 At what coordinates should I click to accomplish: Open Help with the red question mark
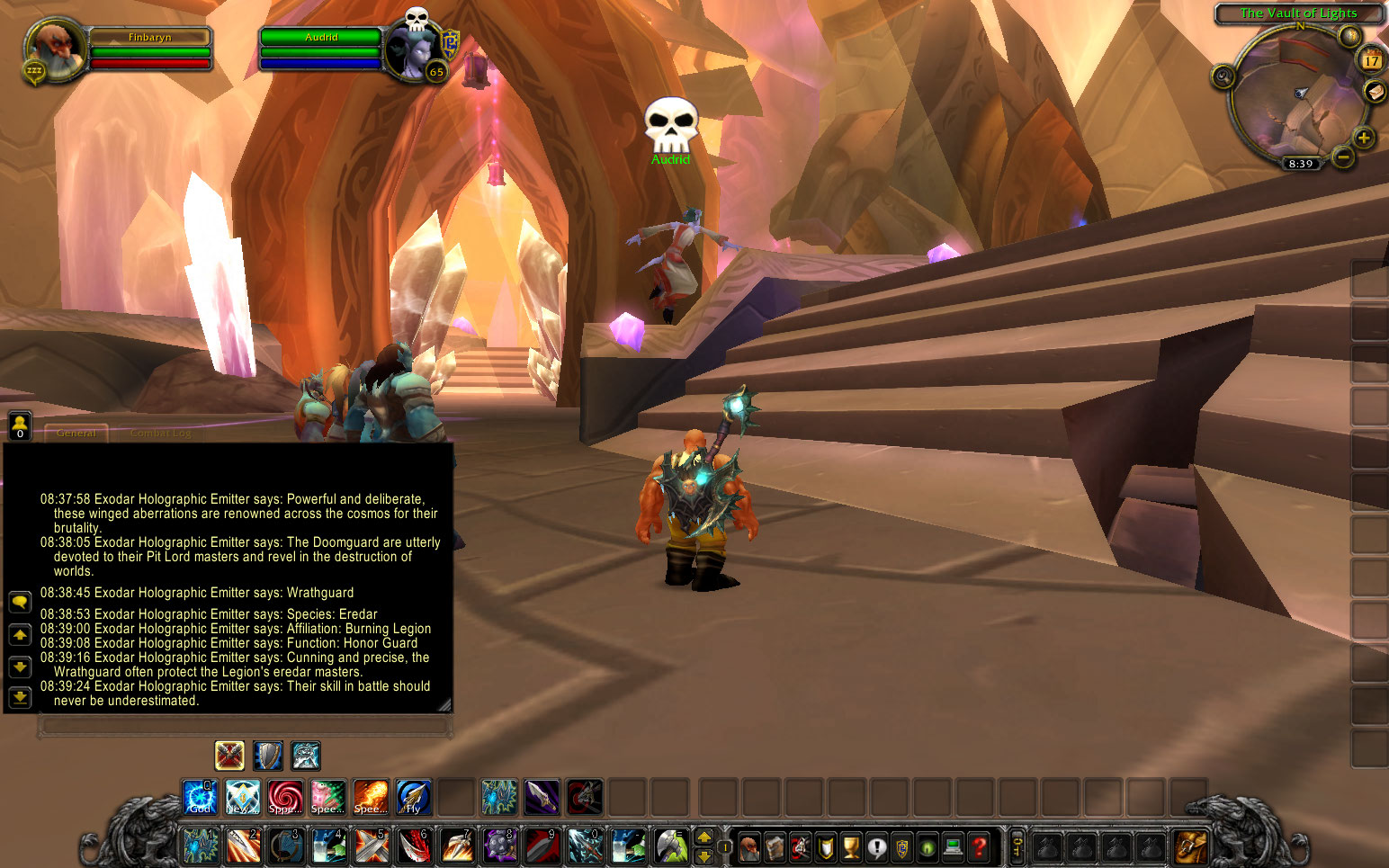[x=980, y=847]
